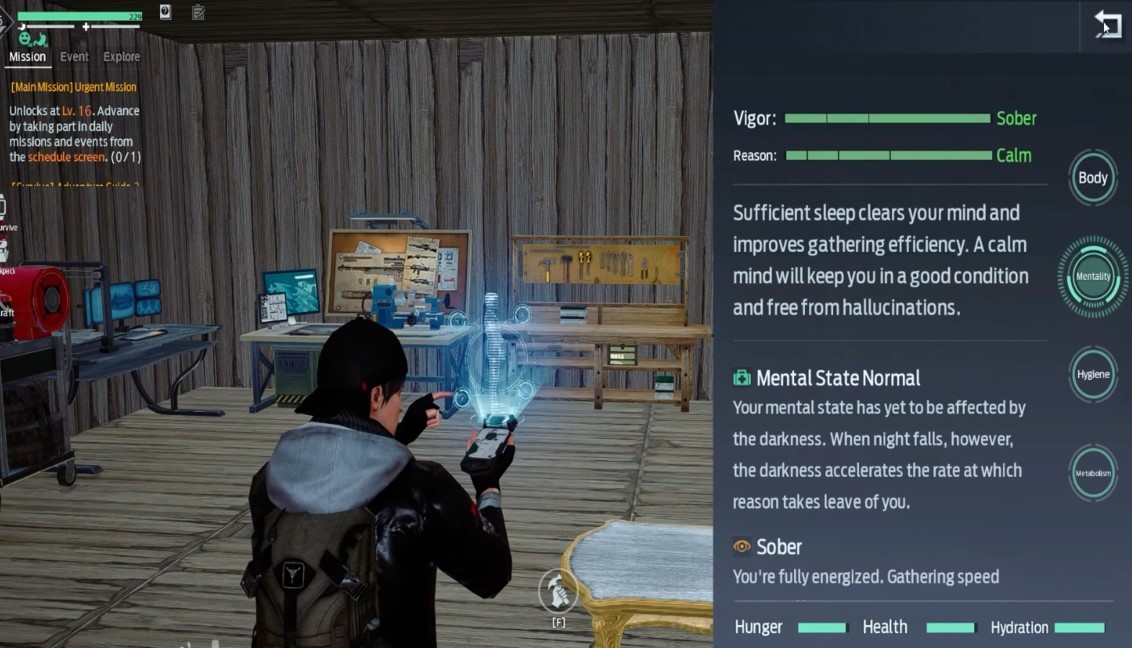Close the status panel with the back arrow

(1107, 24)
